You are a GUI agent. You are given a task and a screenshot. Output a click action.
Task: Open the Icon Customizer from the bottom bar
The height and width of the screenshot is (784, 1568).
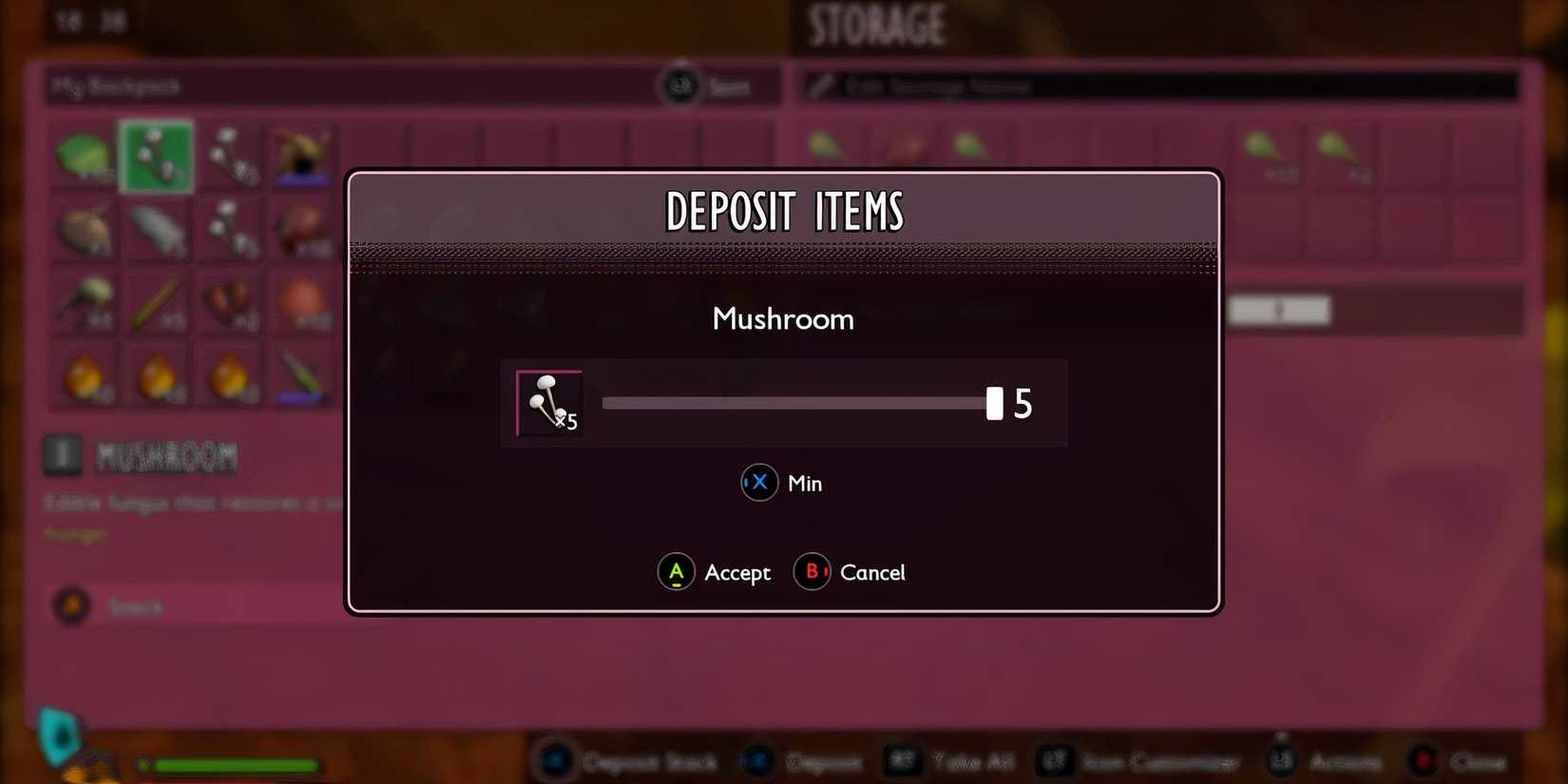tap(1140, 760)
